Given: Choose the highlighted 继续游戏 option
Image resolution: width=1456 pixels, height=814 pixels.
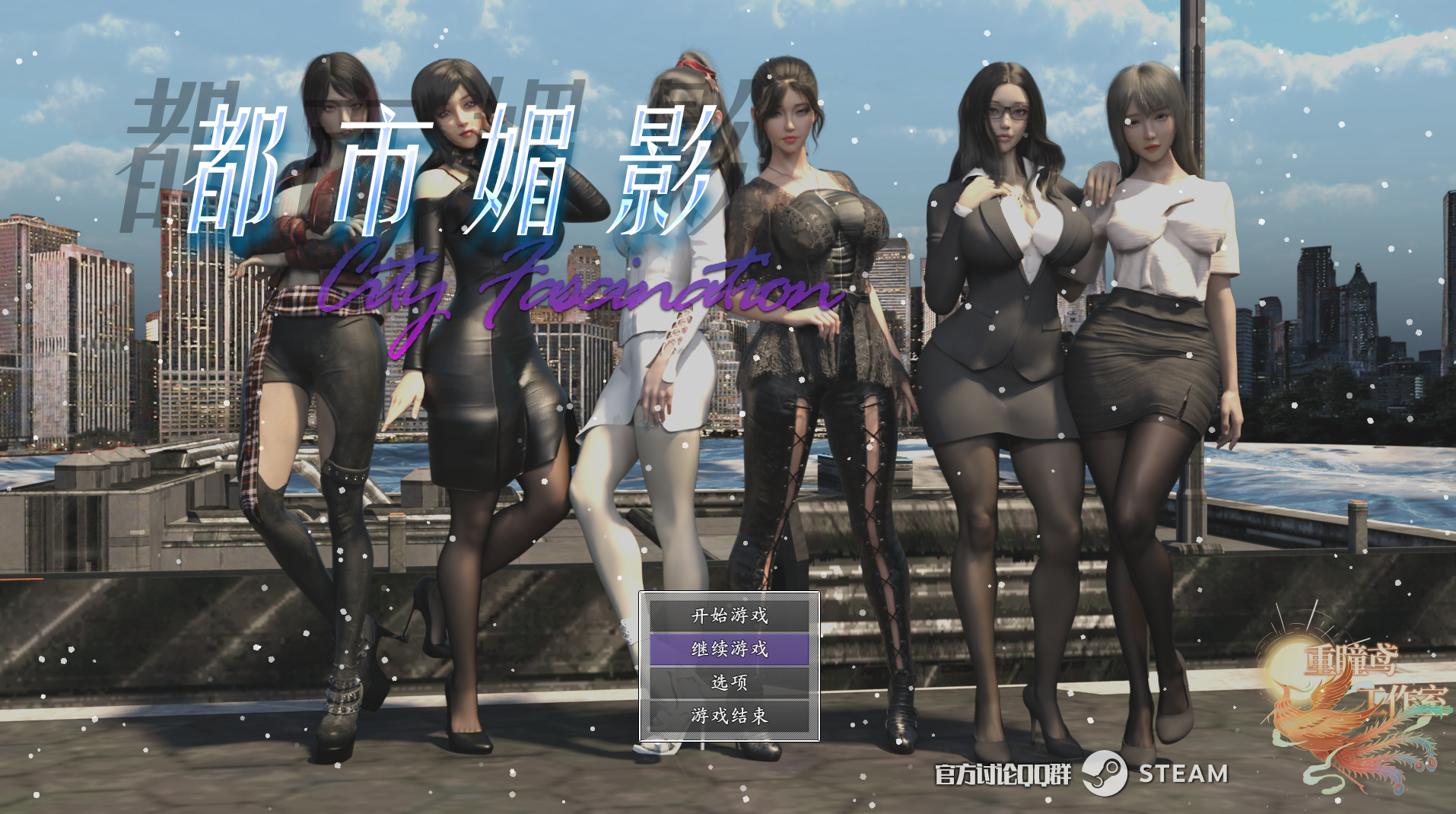Looking at the screenshot, I should (728, 651).
